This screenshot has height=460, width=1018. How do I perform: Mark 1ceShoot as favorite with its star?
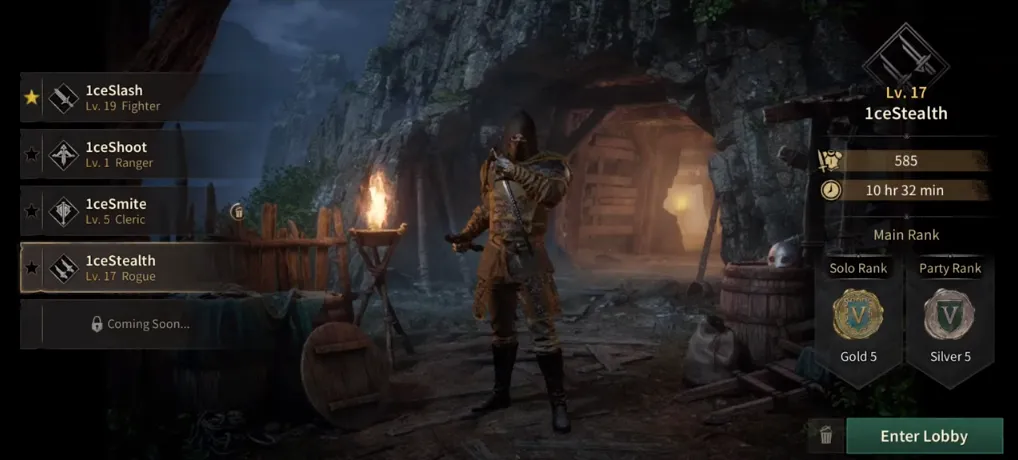point(32,155)
